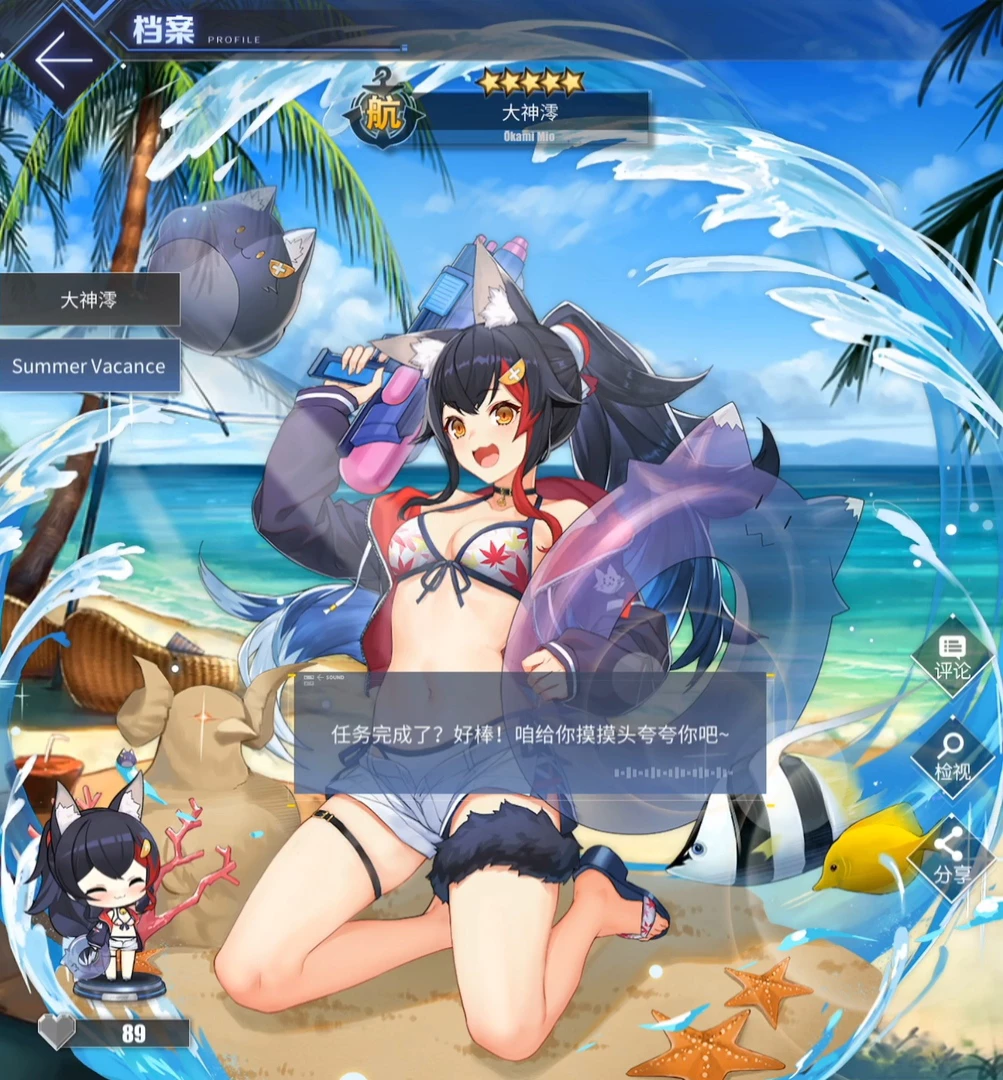Viewport: 1003px width, 1080px height.
Task: Go back using the arrow button
Action: coord(62,59)
